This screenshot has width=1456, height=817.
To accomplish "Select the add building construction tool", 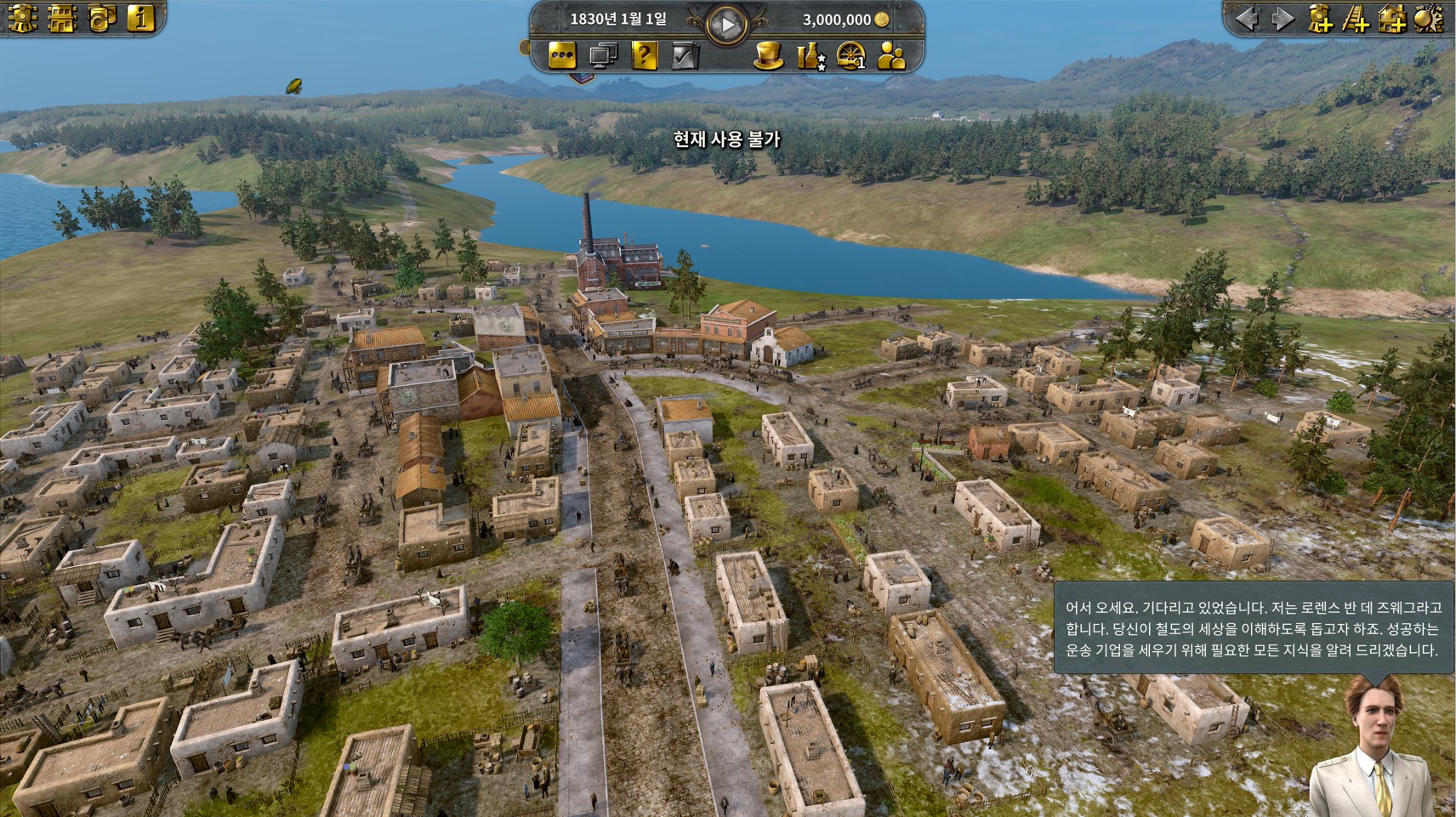I will point(1392,19).
